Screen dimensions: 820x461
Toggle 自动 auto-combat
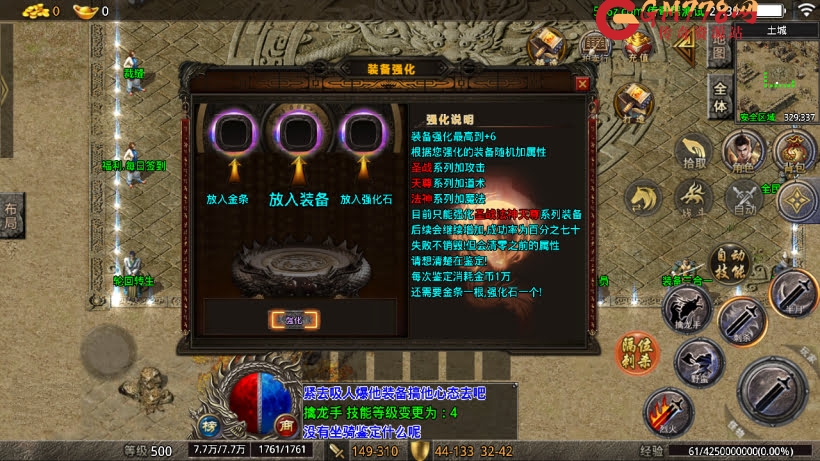tap(743, 199)
